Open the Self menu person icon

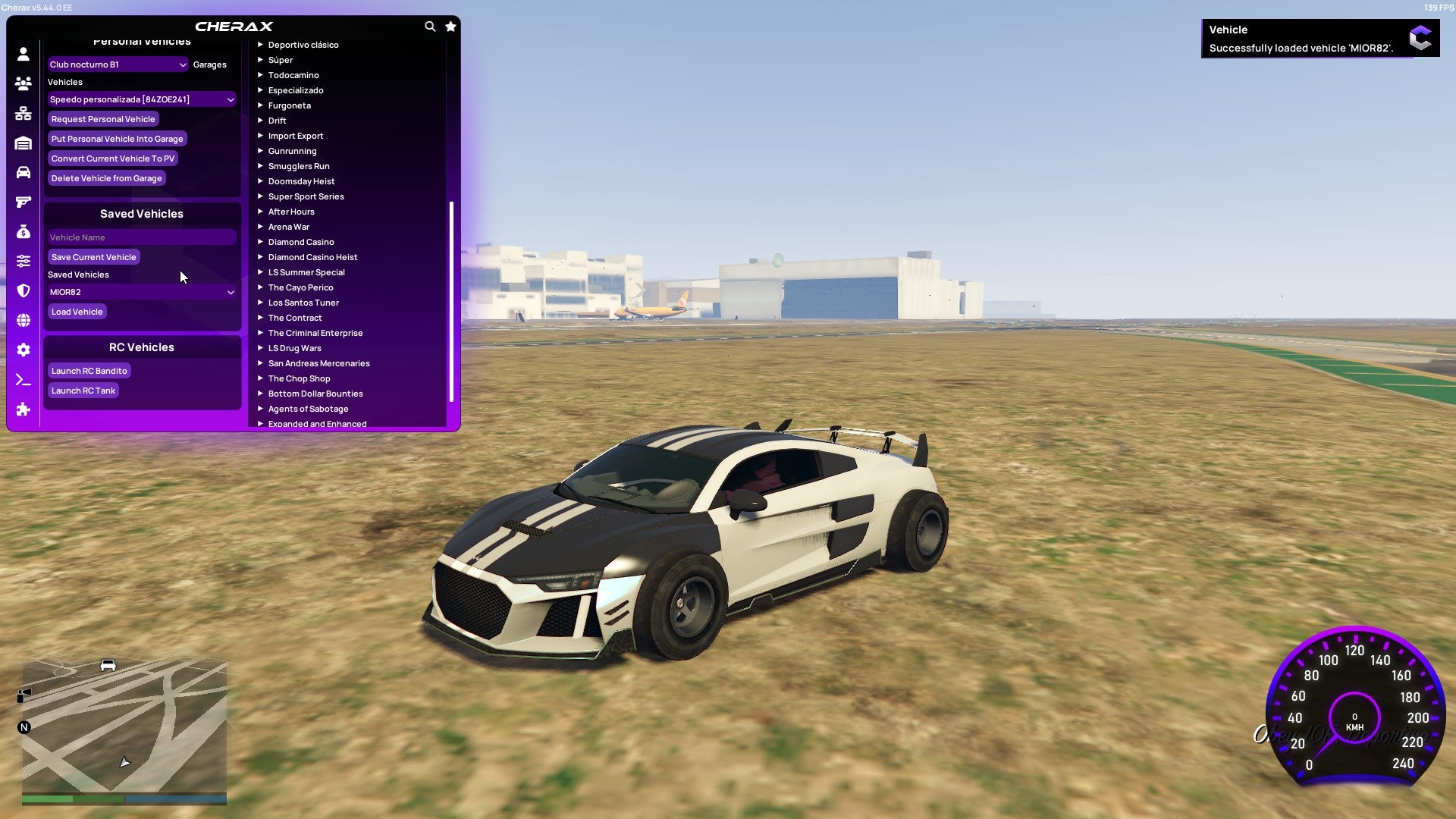[23, 55]
